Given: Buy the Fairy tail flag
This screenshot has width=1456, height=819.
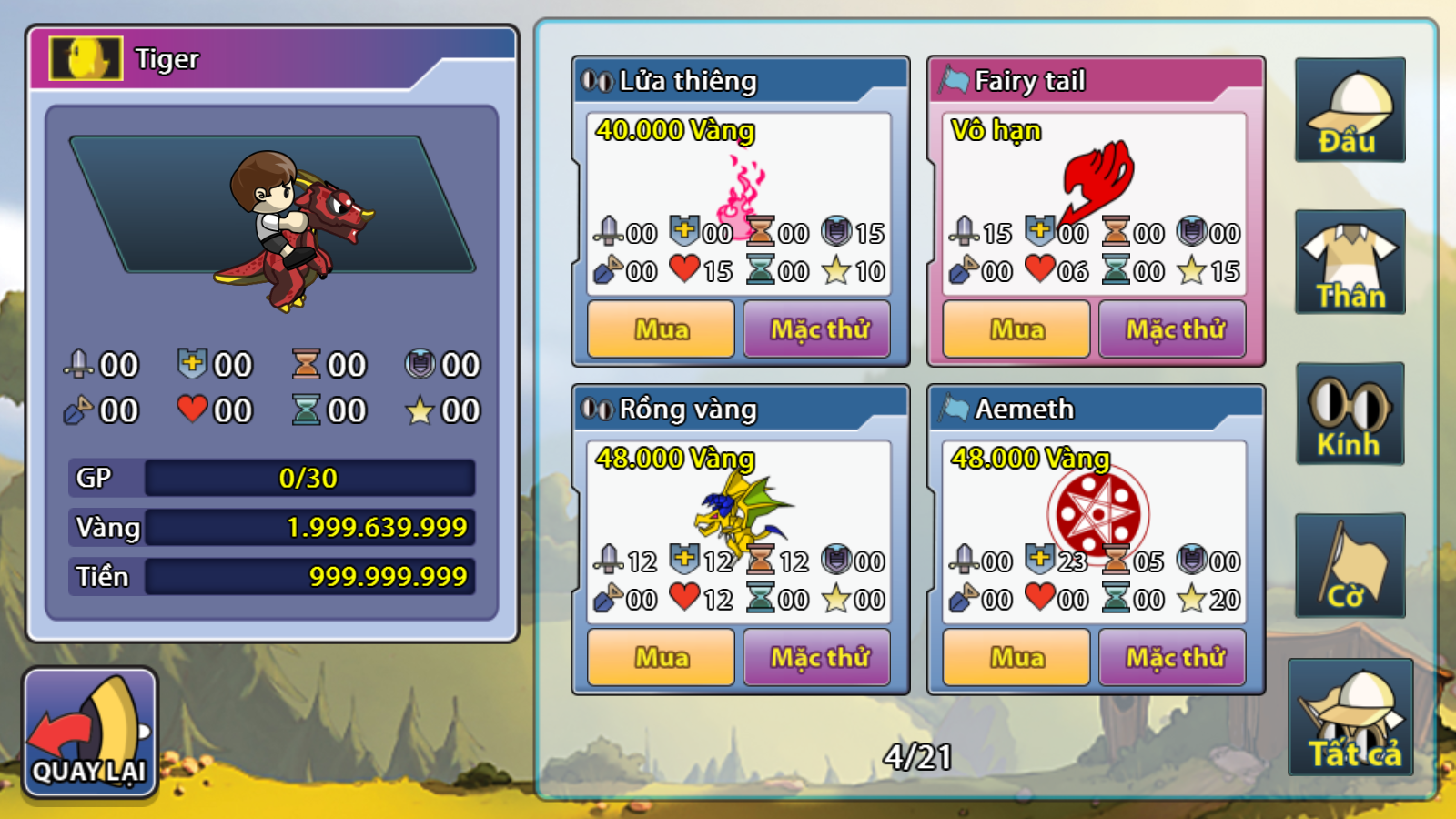Looking at the screenshot, I should point(1016,329).
